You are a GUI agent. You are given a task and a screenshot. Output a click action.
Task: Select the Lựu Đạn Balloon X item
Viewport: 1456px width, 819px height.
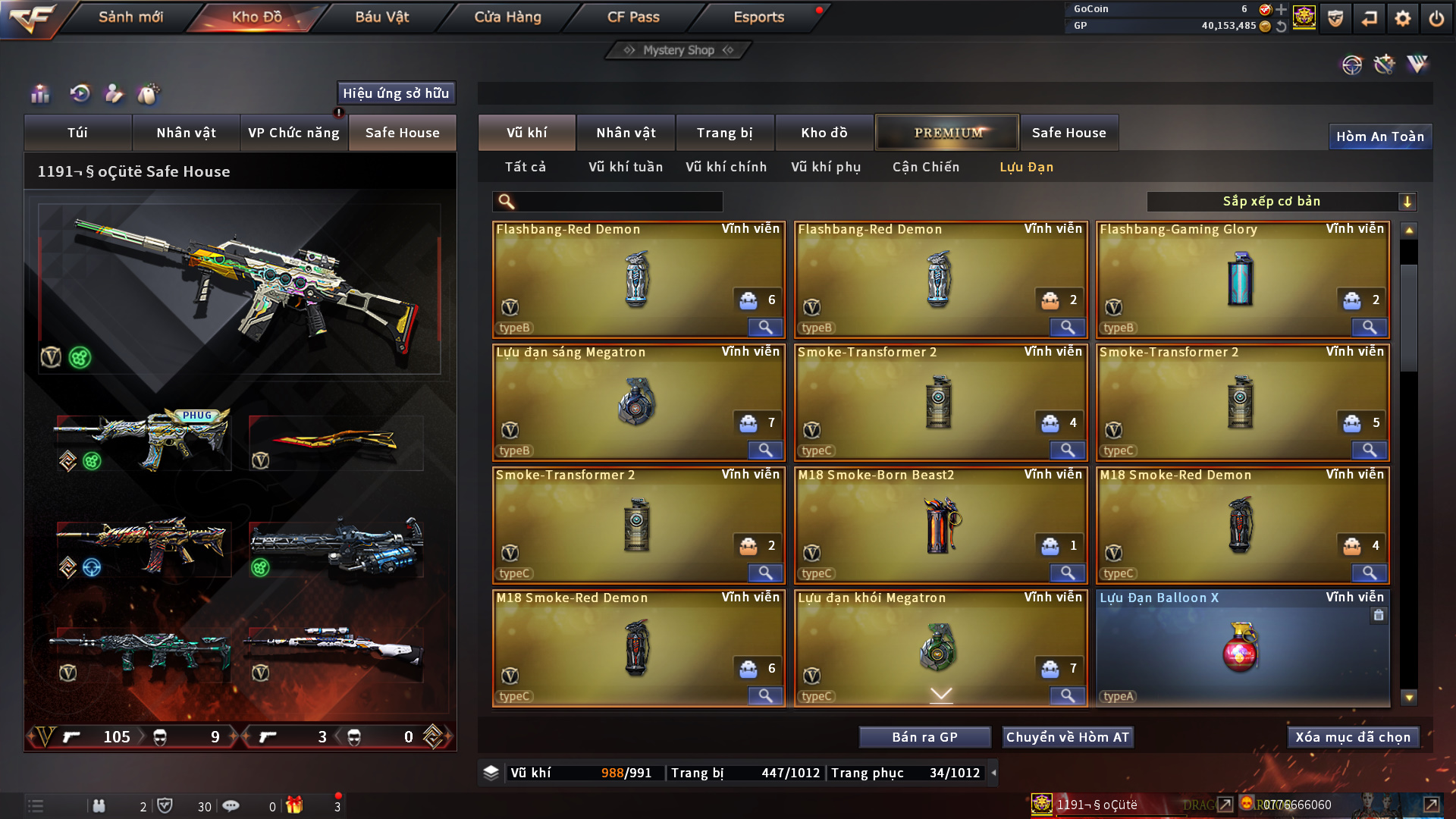(1242, 648)
